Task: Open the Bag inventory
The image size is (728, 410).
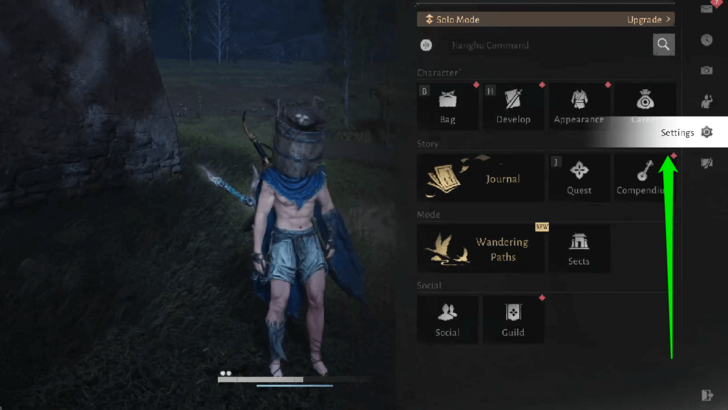Action: (448, 106)
